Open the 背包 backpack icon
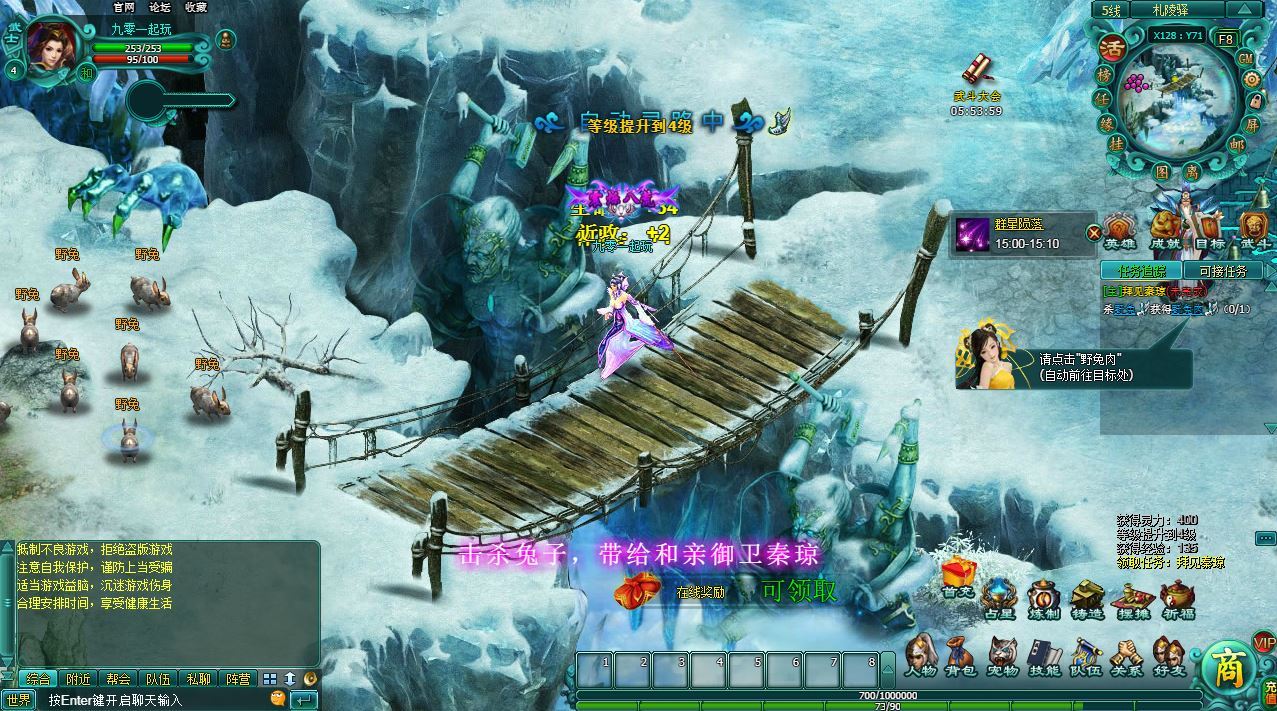Image resolution: width=1277 pixels, height=711 pixels. pos(961,655)
